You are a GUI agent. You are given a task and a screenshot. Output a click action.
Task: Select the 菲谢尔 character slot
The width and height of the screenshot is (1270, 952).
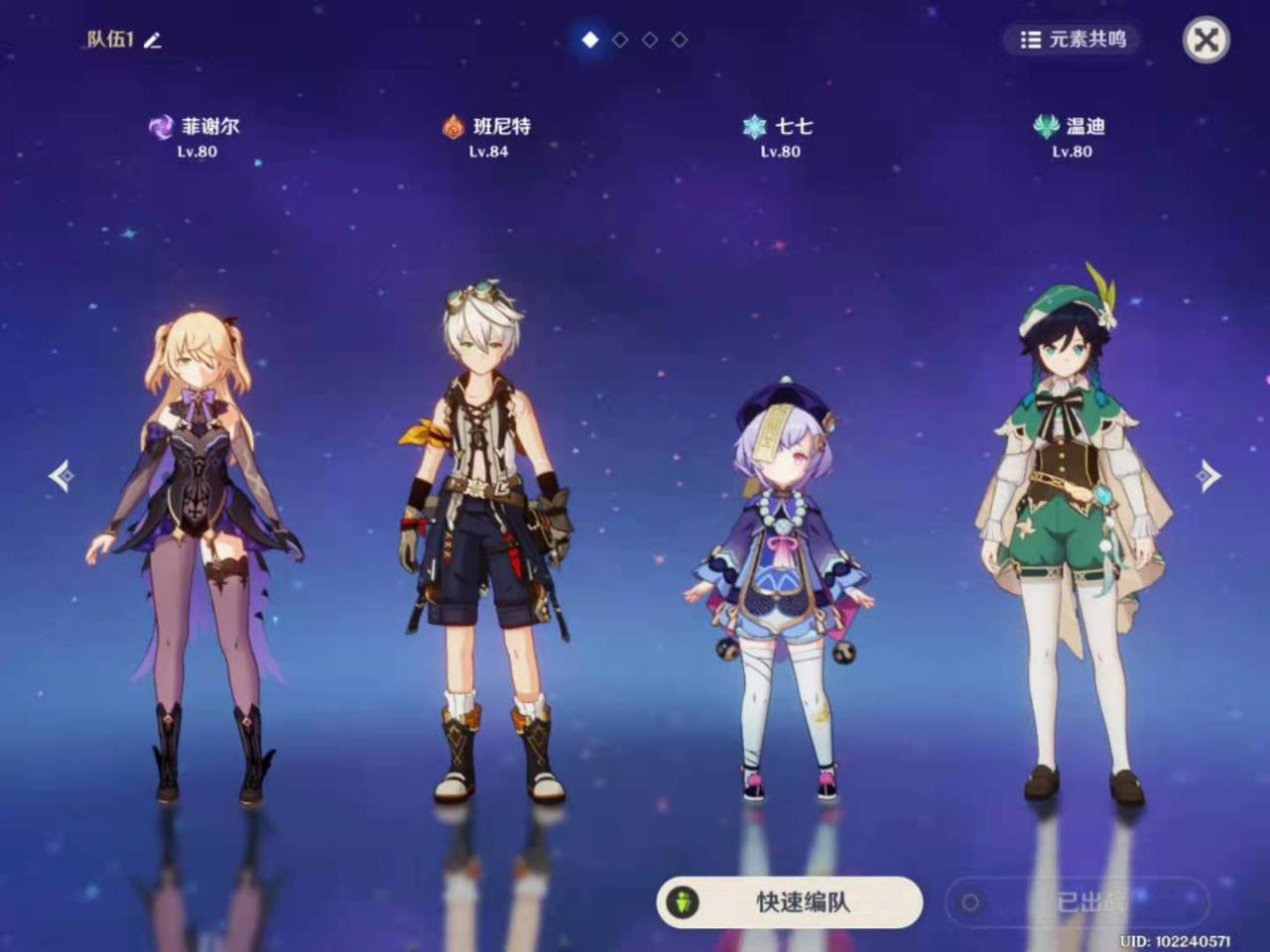point(195,555)
